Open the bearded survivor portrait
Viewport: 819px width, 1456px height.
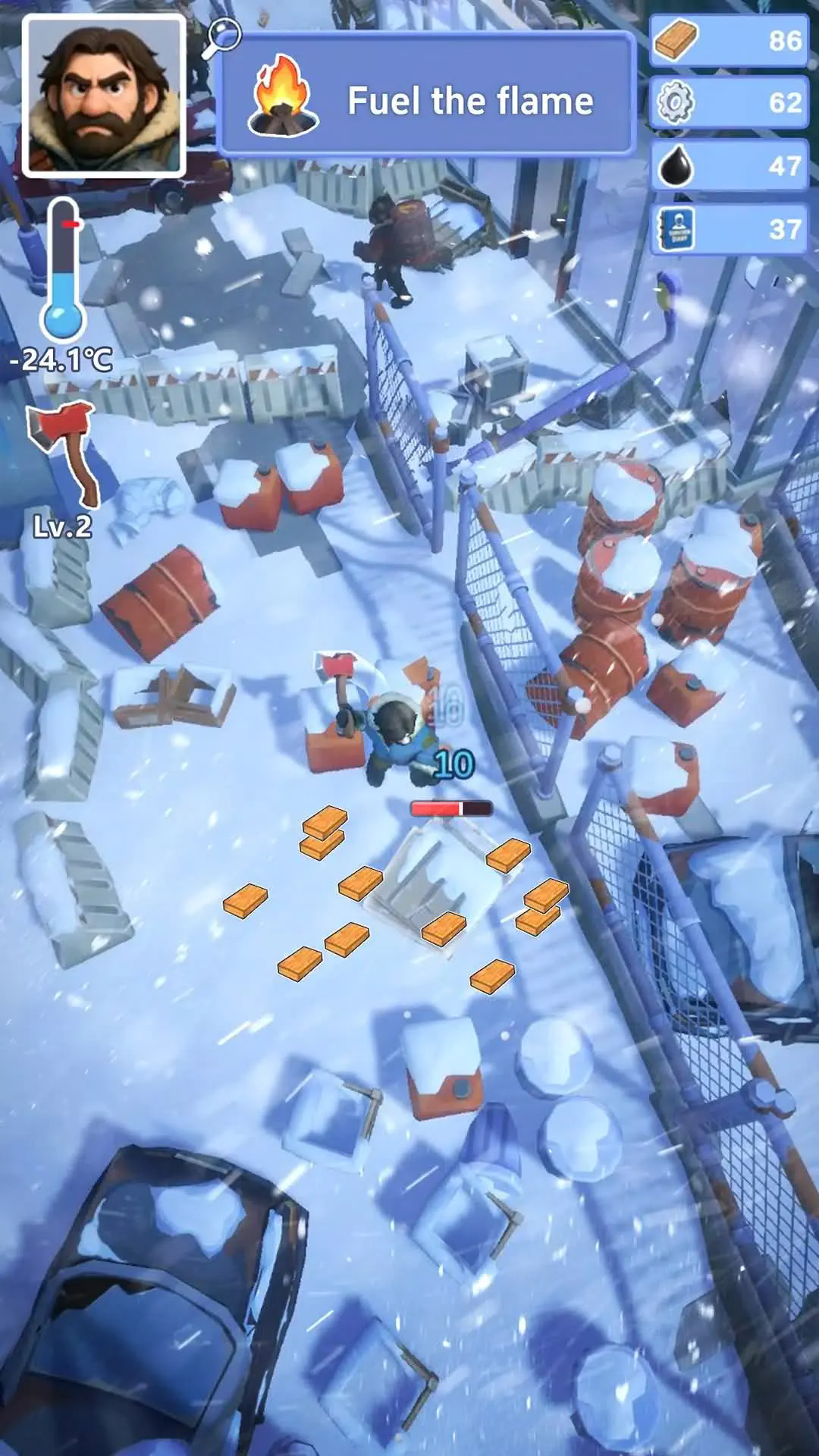(x=104, y=96)
